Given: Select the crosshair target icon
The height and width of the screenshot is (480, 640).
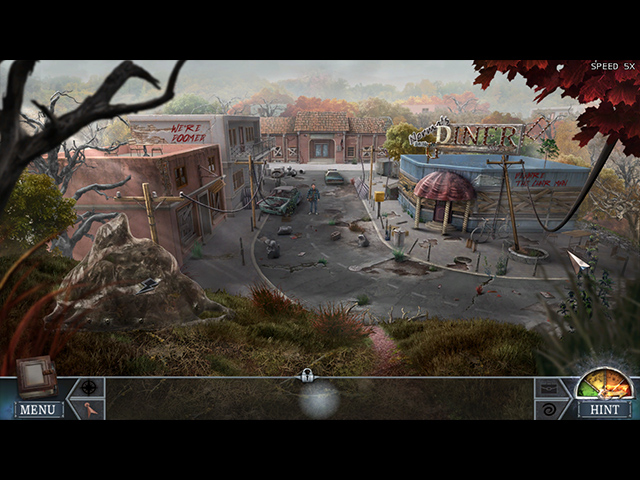Looking at the screenshot, I should click(89, 387).
